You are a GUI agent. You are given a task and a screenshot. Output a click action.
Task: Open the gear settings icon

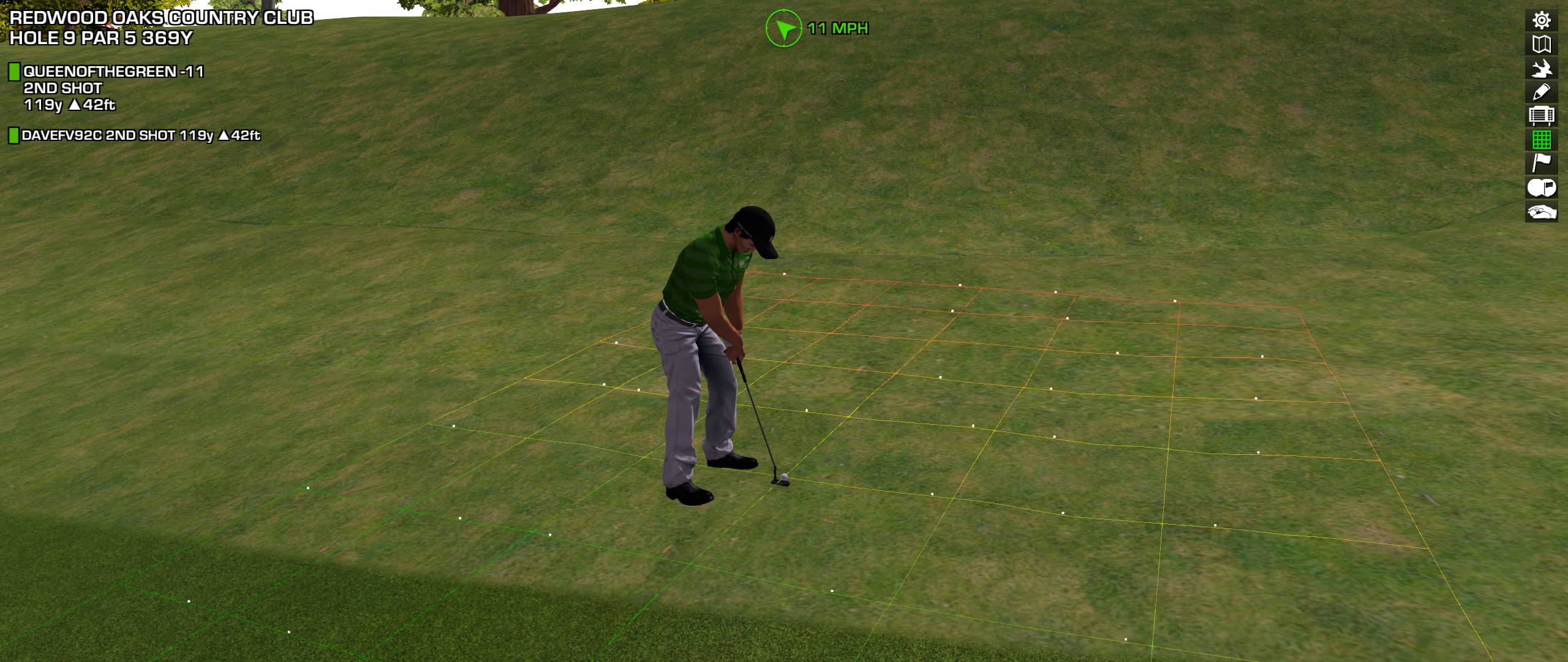click(x=1541, y=20)
